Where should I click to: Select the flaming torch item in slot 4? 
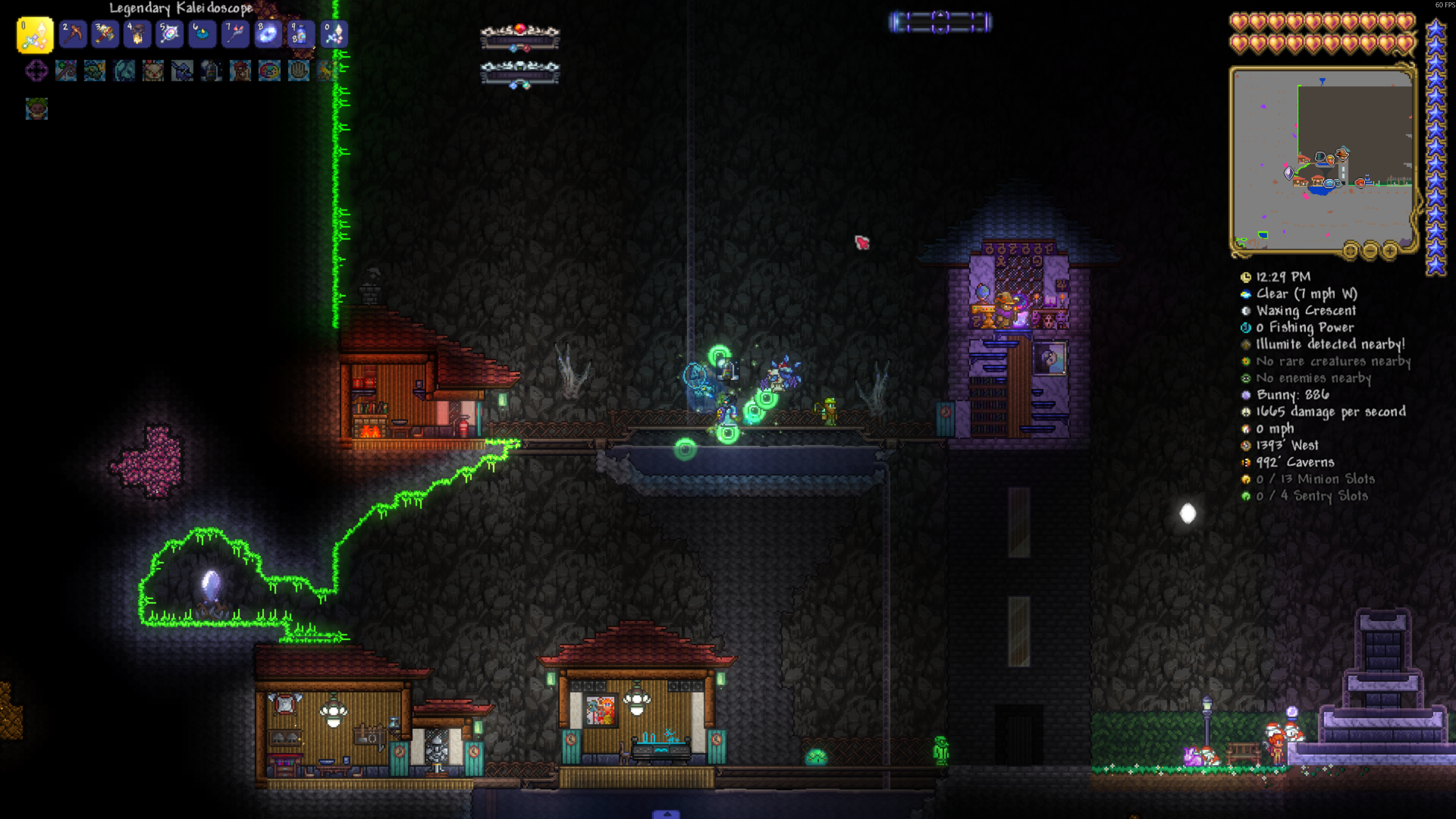[138, 35]
